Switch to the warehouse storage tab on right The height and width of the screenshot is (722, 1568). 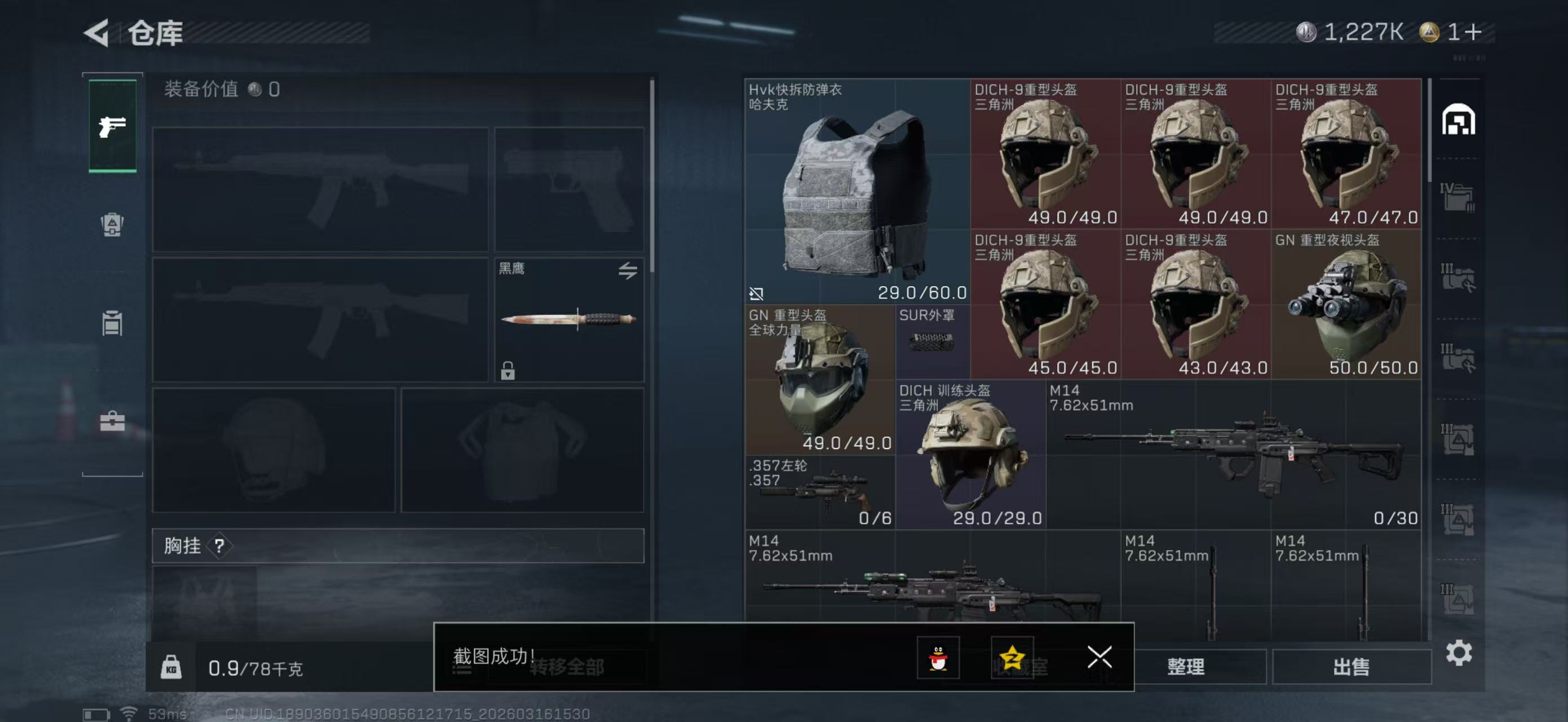click(1460, 120)
